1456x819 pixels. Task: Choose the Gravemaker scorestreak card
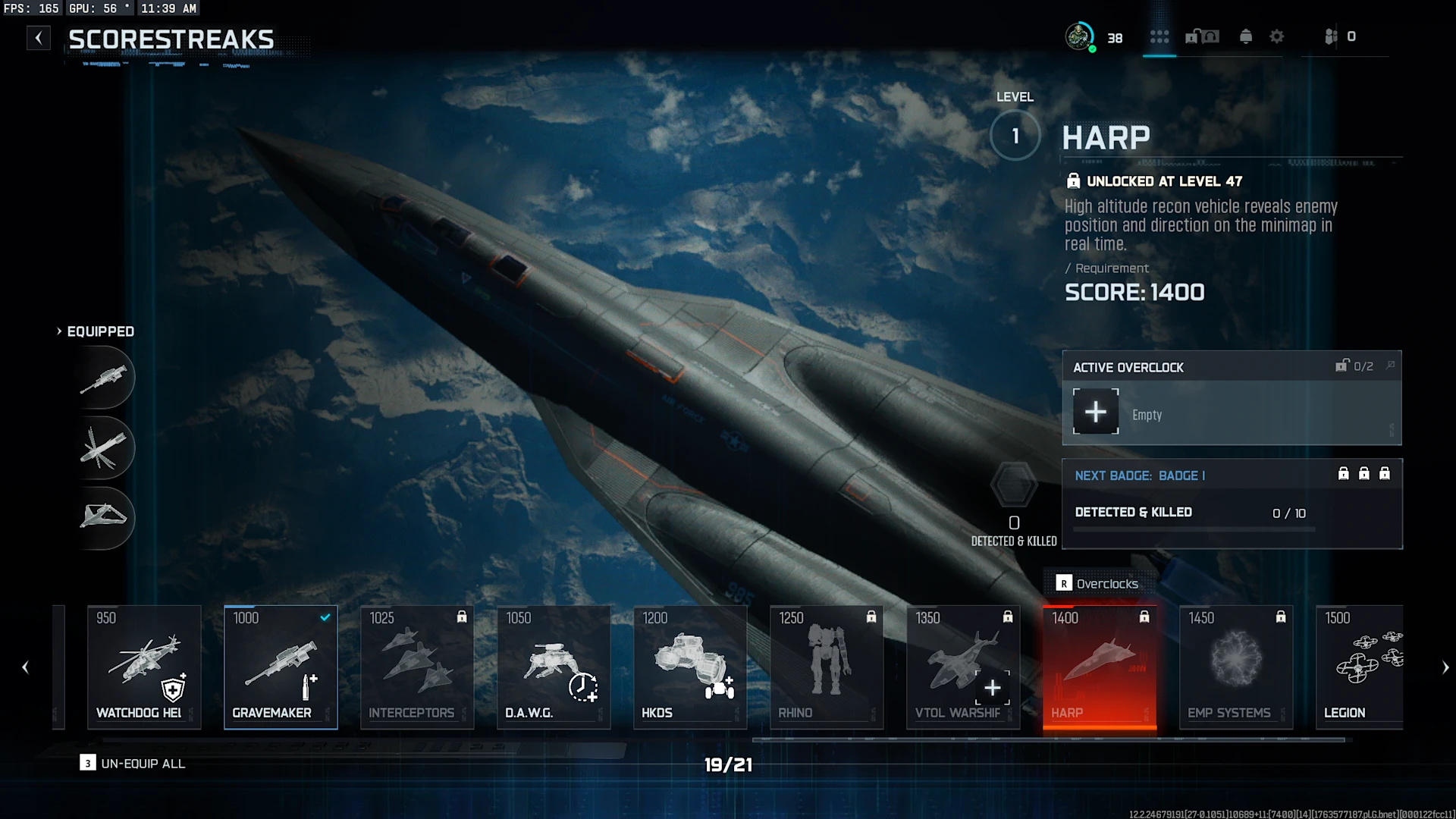click(281, 667)
